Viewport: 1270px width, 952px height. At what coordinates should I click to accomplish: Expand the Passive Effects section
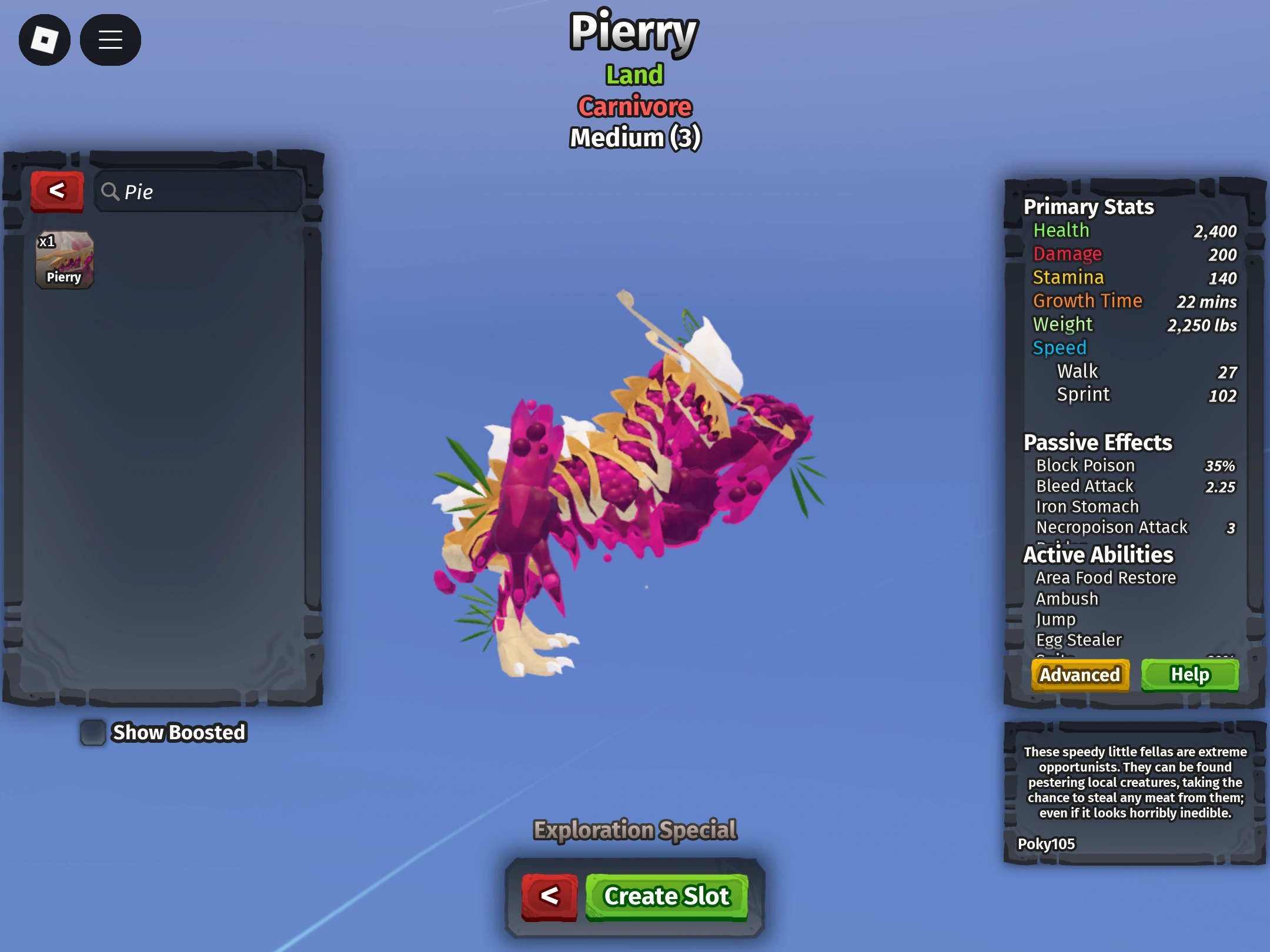[x=1097, y=442]
